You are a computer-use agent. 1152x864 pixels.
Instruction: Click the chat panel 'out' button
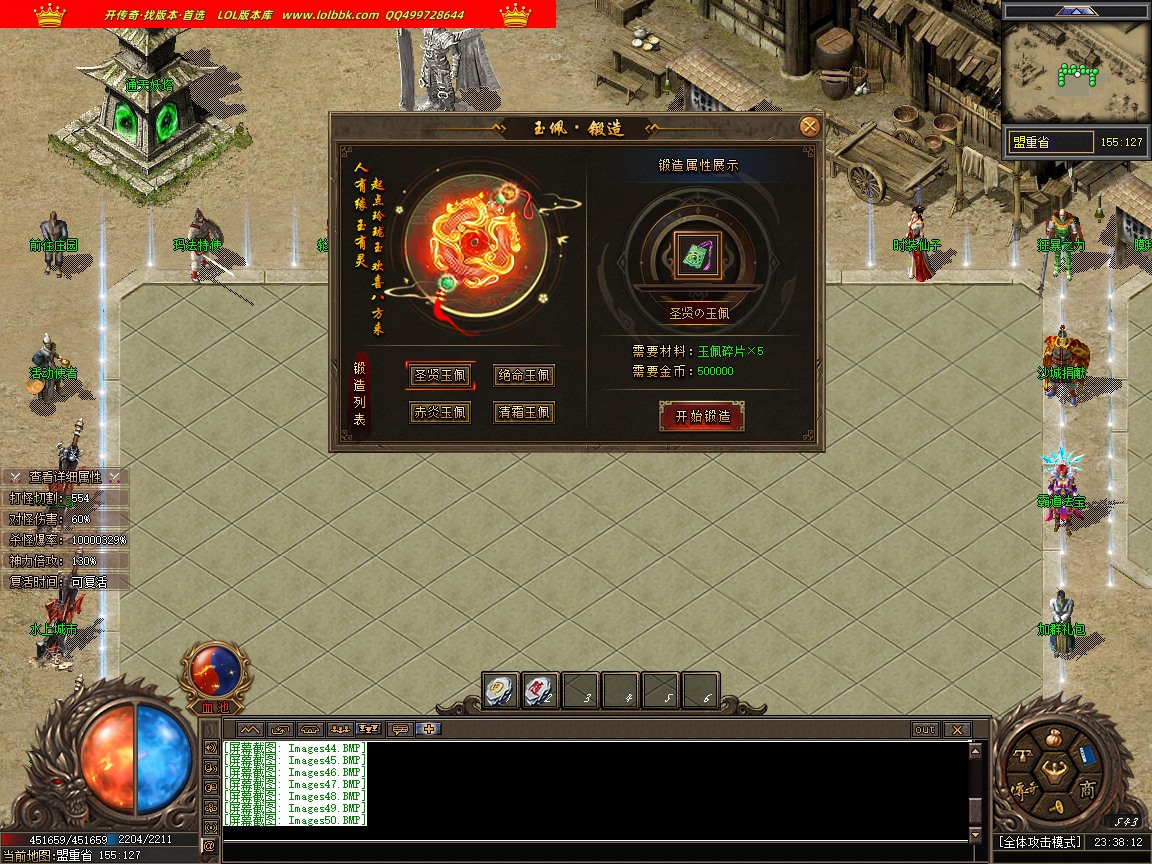924,730
